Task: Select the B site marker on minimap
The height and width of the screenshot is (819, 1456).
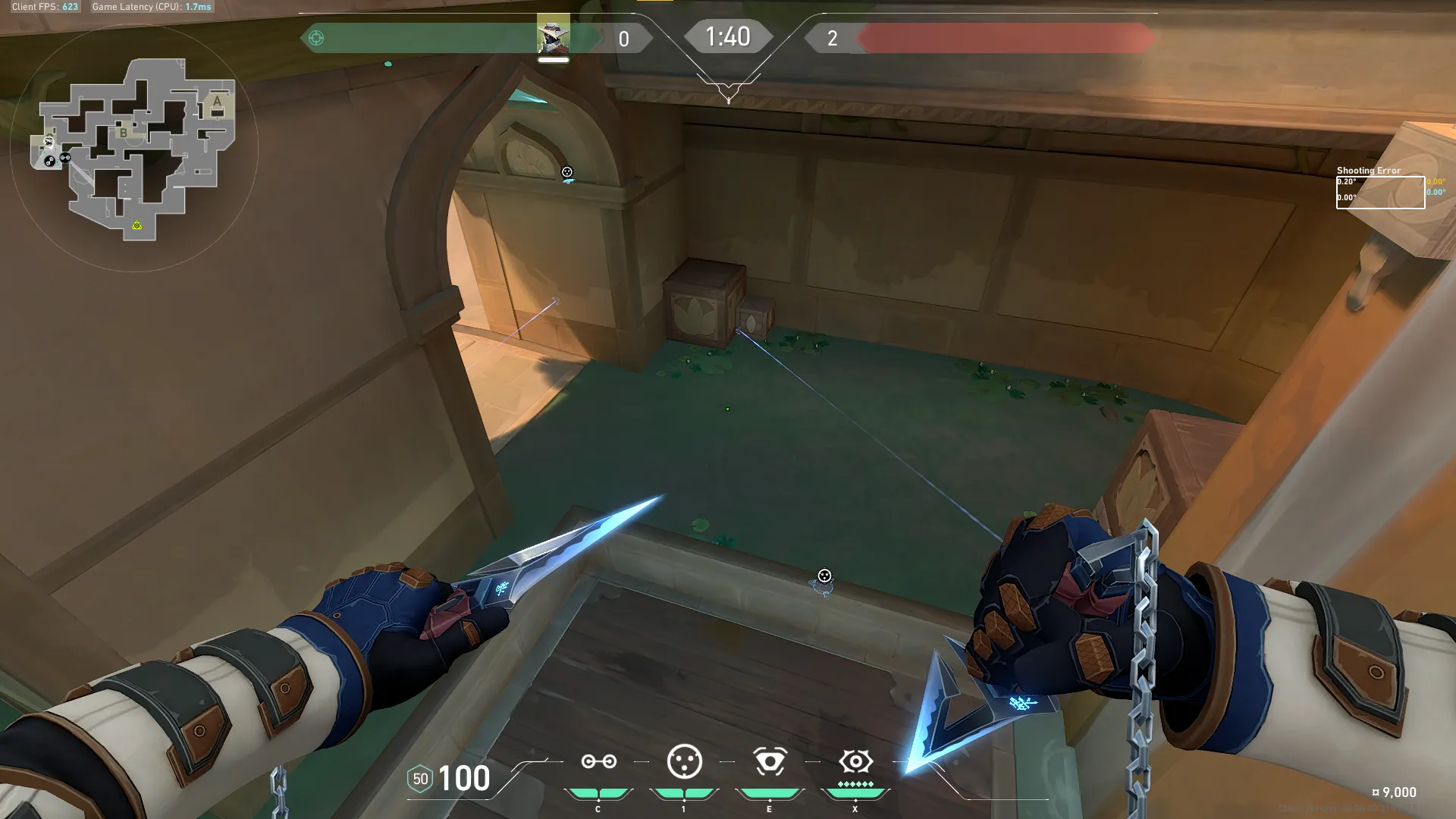Action: coord(124,133)
